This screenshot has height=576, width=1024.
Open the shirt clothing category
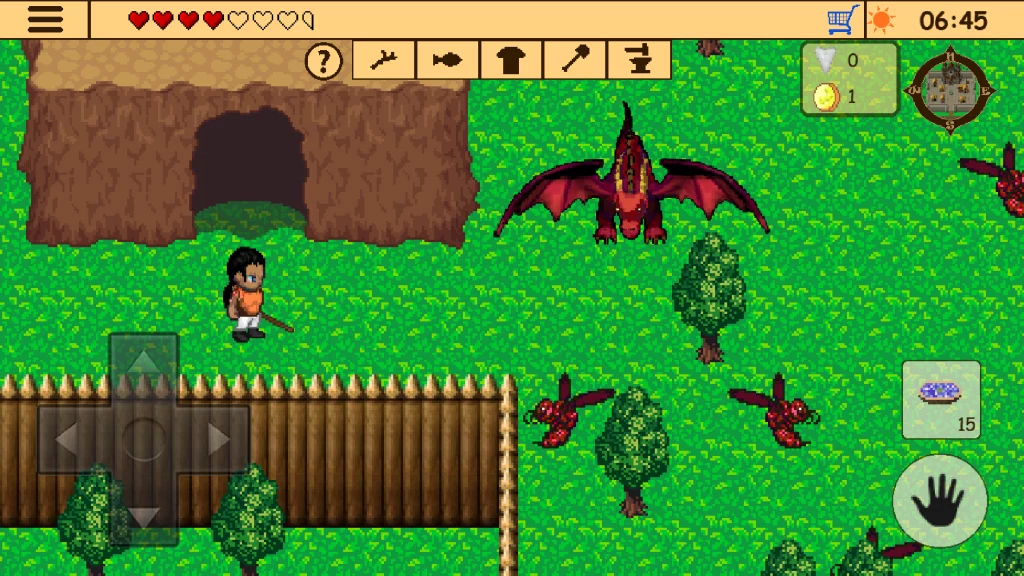511,61
